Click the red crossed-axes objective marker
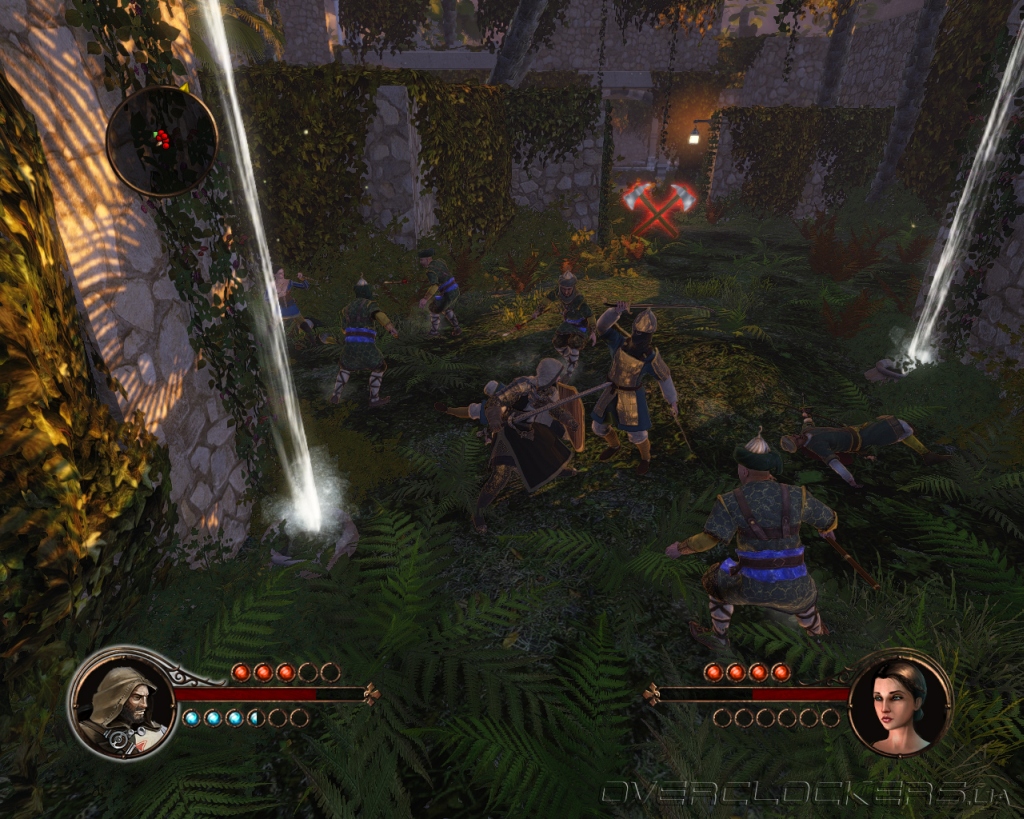Image resolution: width=1024 pixels, height=819 pixels. [x=659, y=206]
